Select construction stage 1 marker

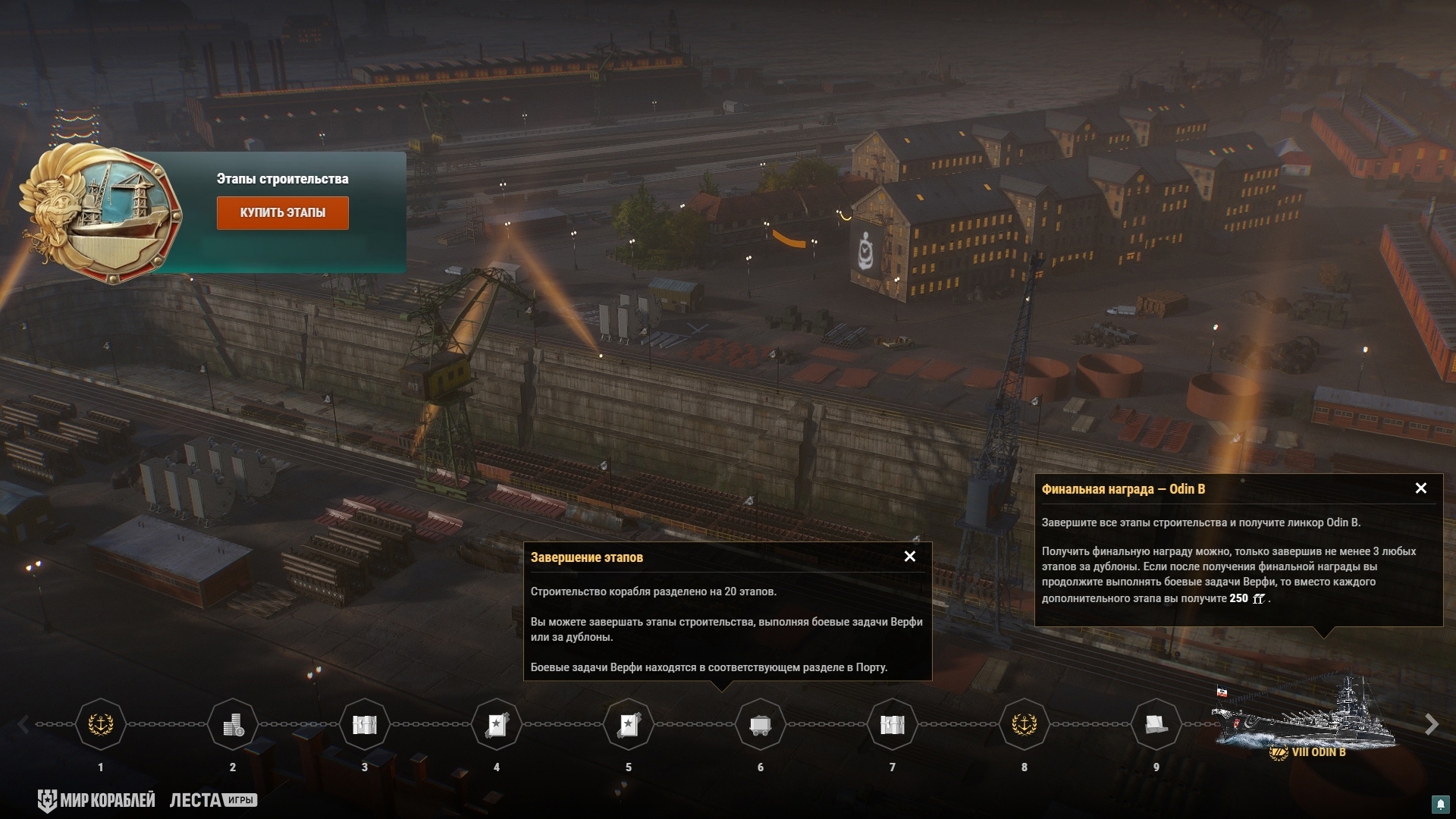click(101, 725)
